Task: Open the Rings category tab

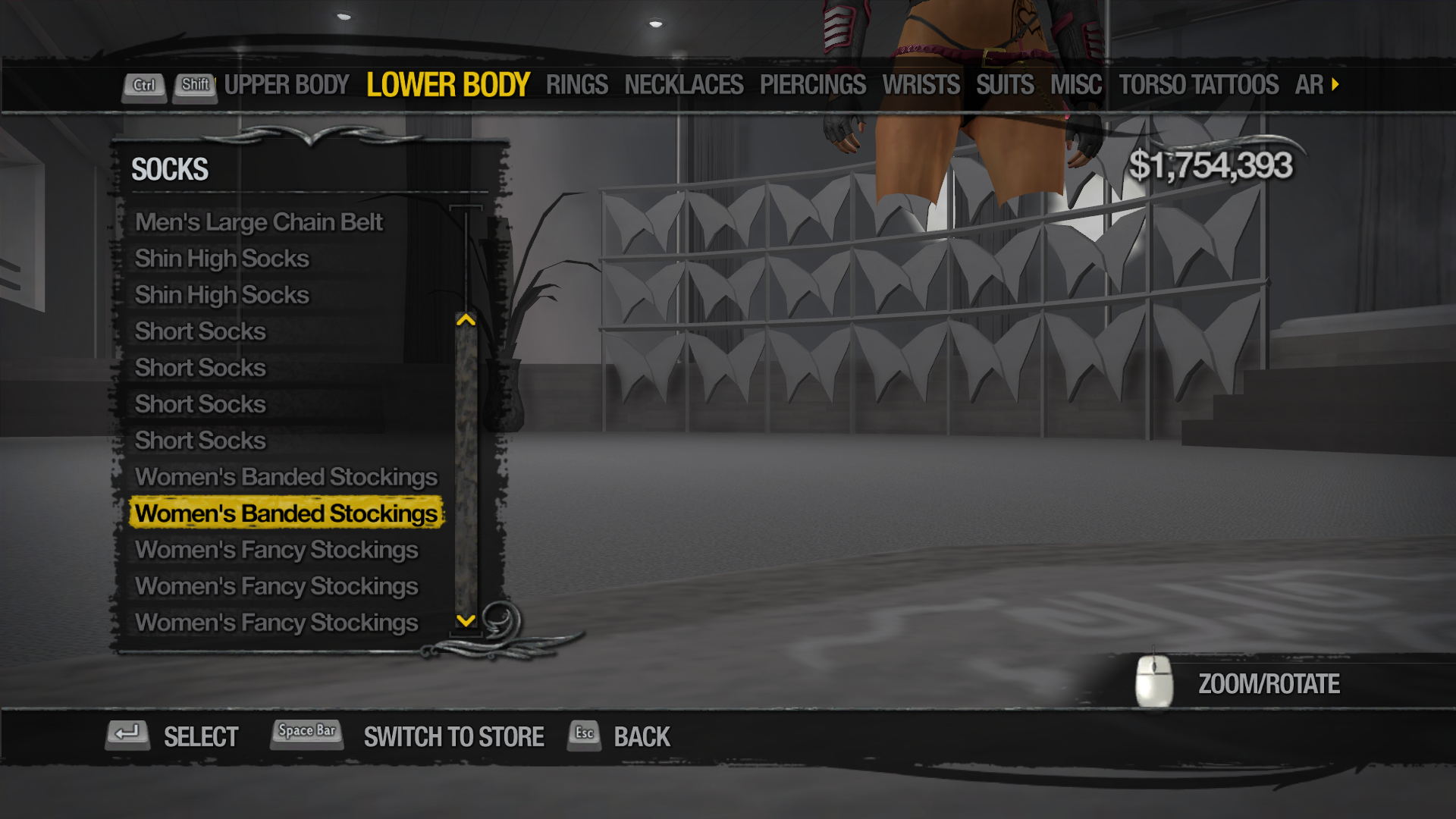Action: 576,85
